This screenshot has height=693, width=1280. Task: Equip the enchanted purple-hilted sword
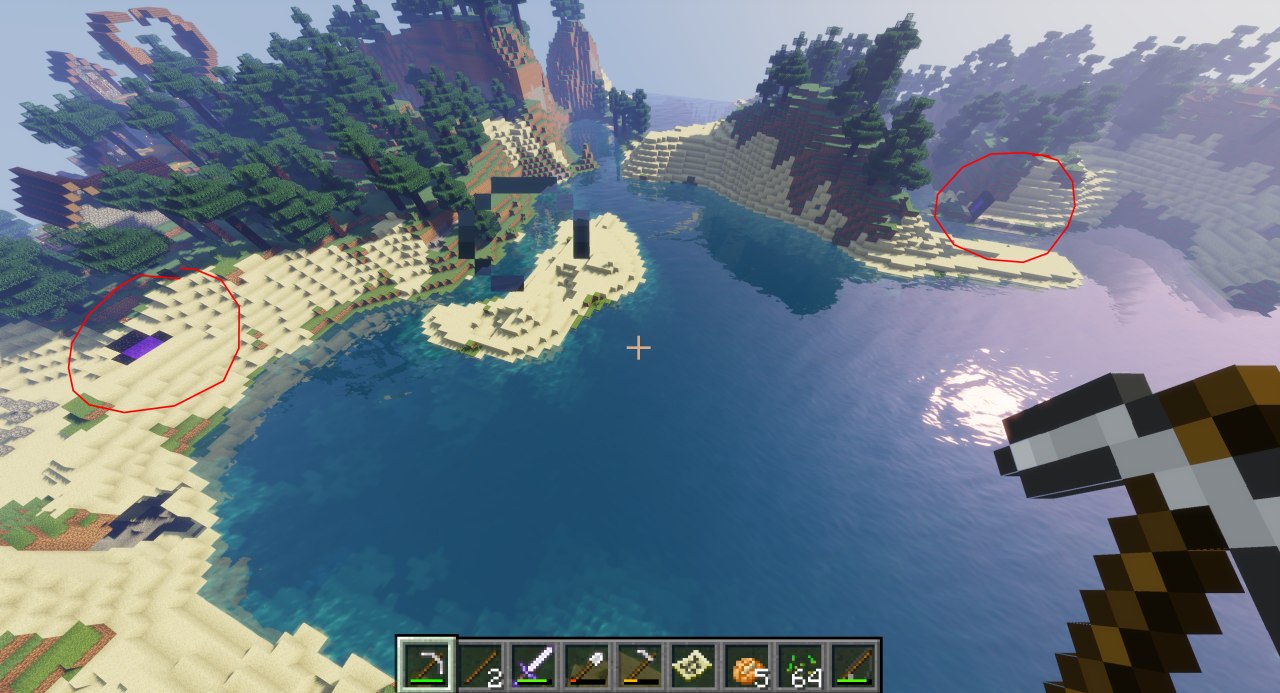pyautogui.click(x=533, y=664)
